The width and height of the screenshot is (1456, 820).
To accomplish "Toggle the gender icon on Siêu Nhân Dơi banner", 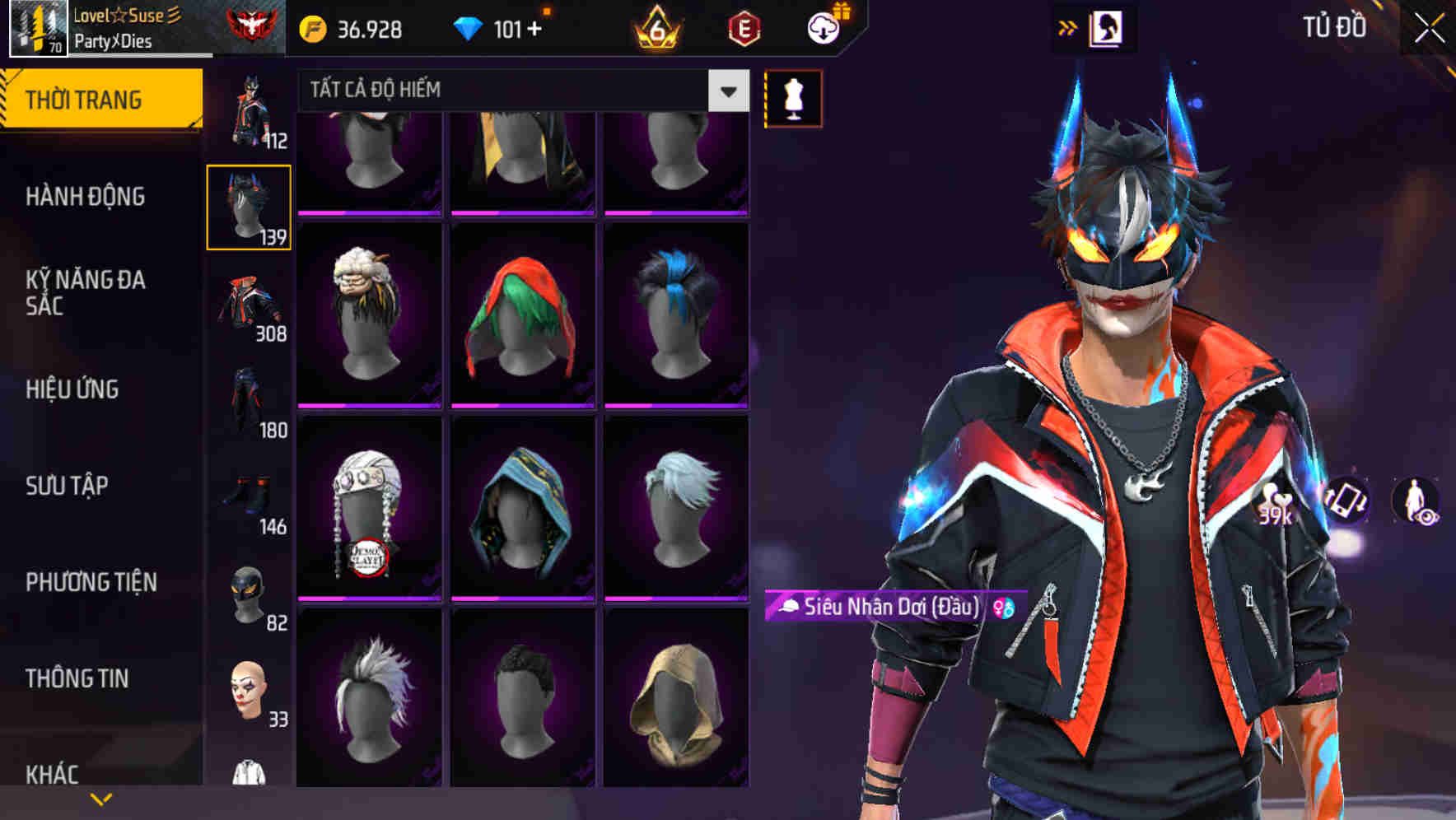I will click(1001, 607).
